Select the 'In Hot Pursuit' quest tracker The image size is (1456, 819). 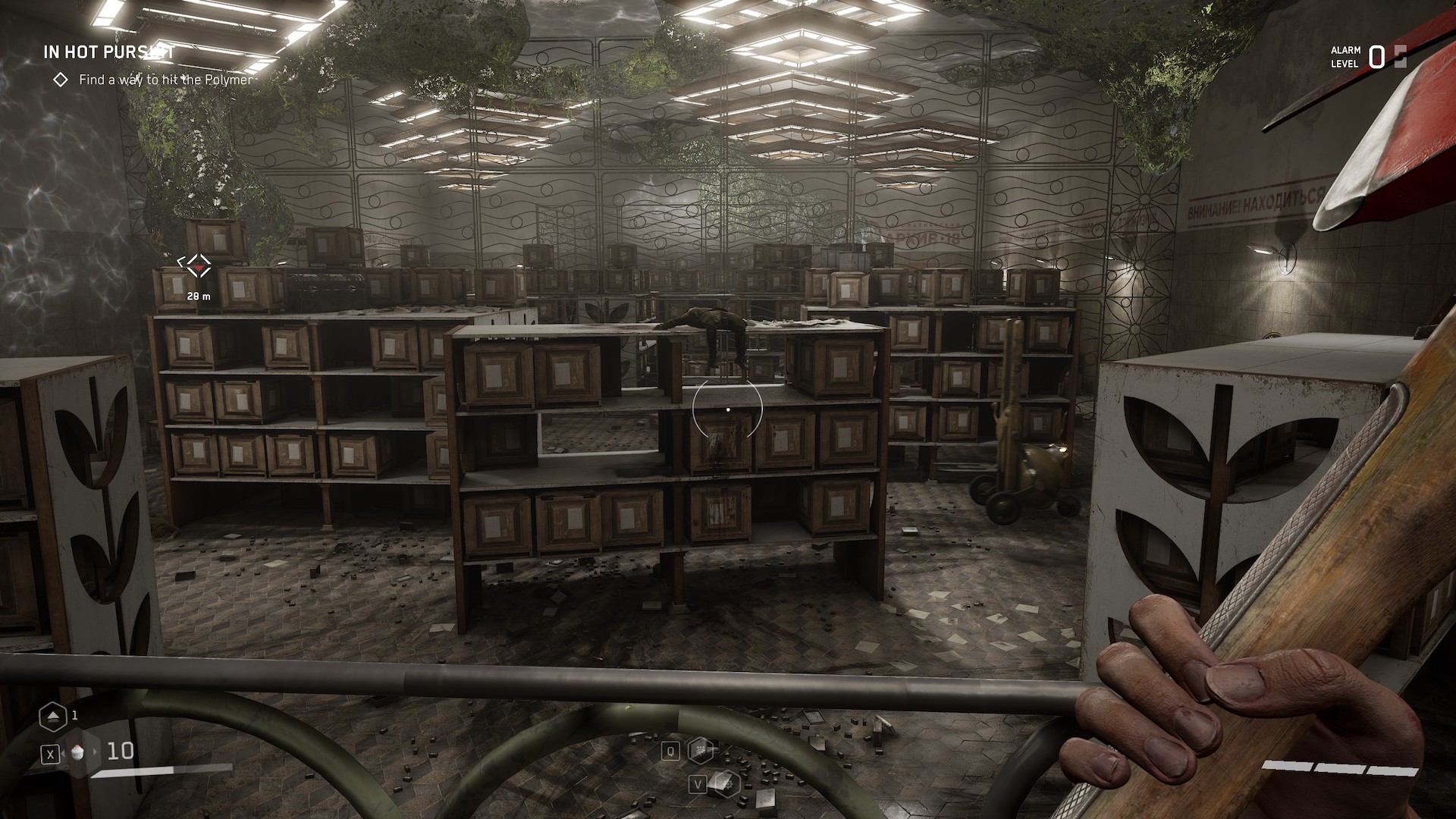click(109, 52)
